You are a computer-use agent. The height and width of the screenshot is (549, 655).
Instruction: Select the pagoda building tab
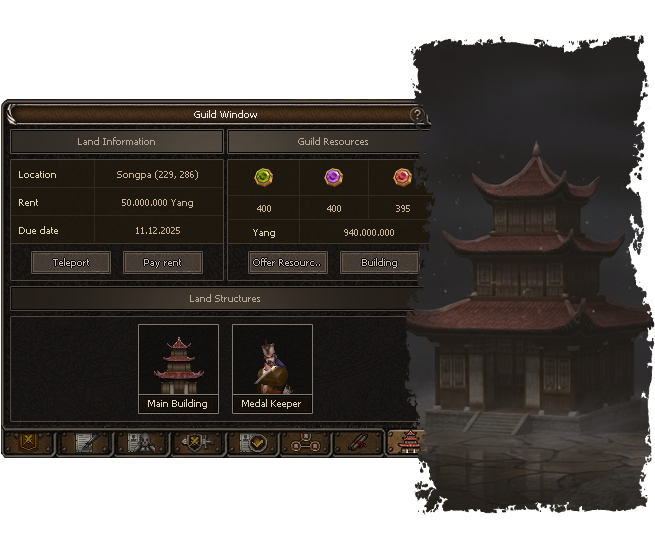pyautogui.click(x=408, y=442)
